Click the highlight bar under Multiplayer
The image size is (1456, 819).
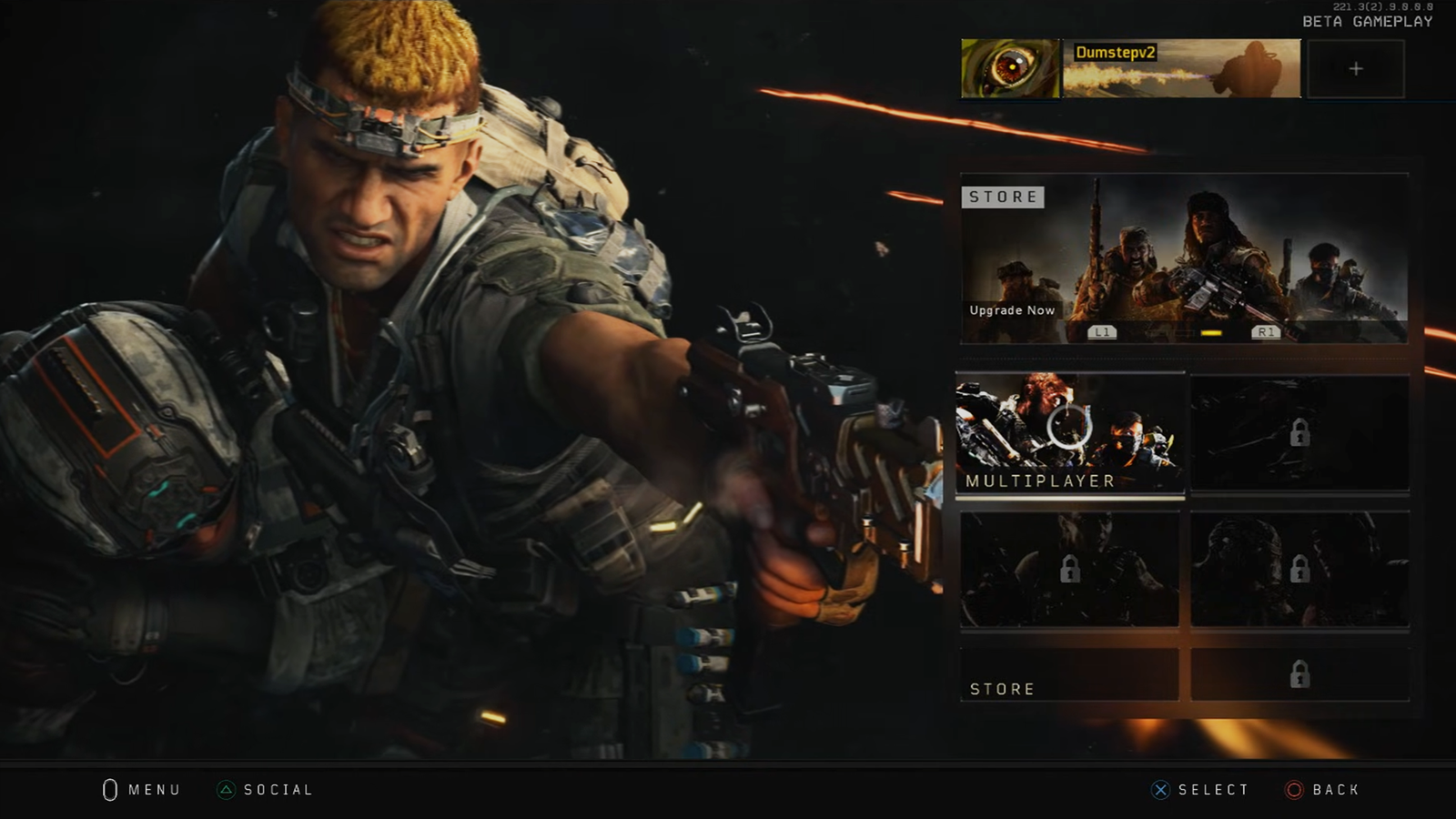[1070, 499]
